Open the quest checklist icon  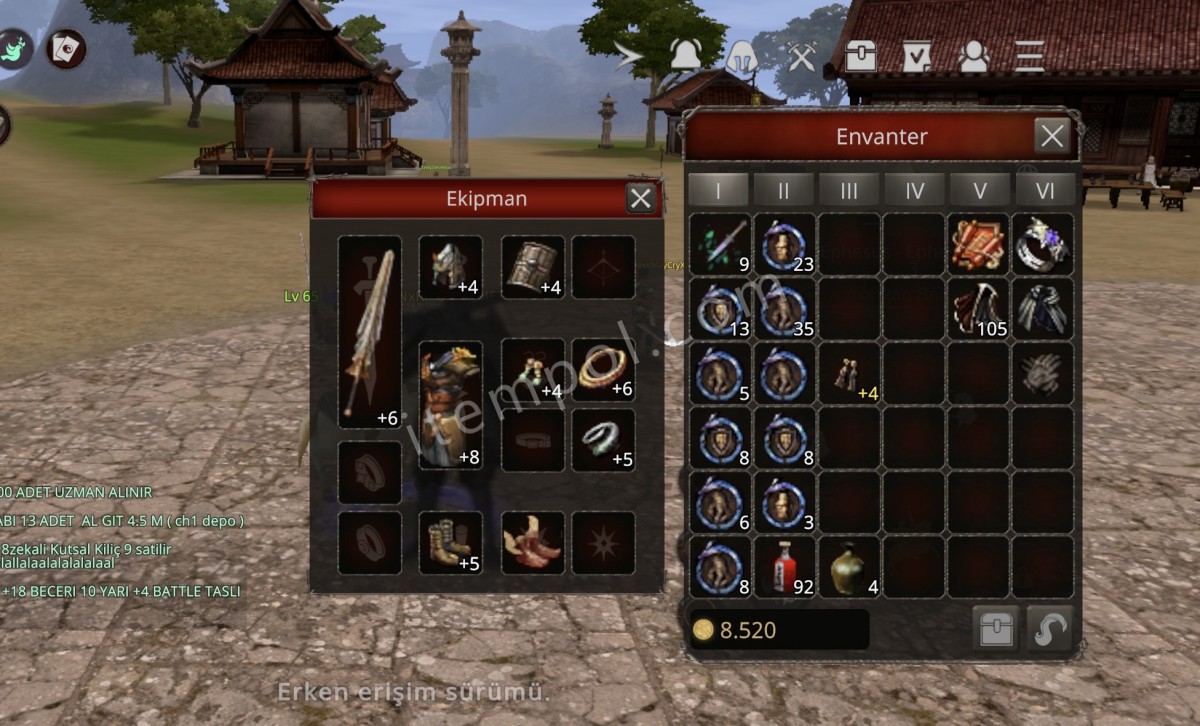[916, 56]
